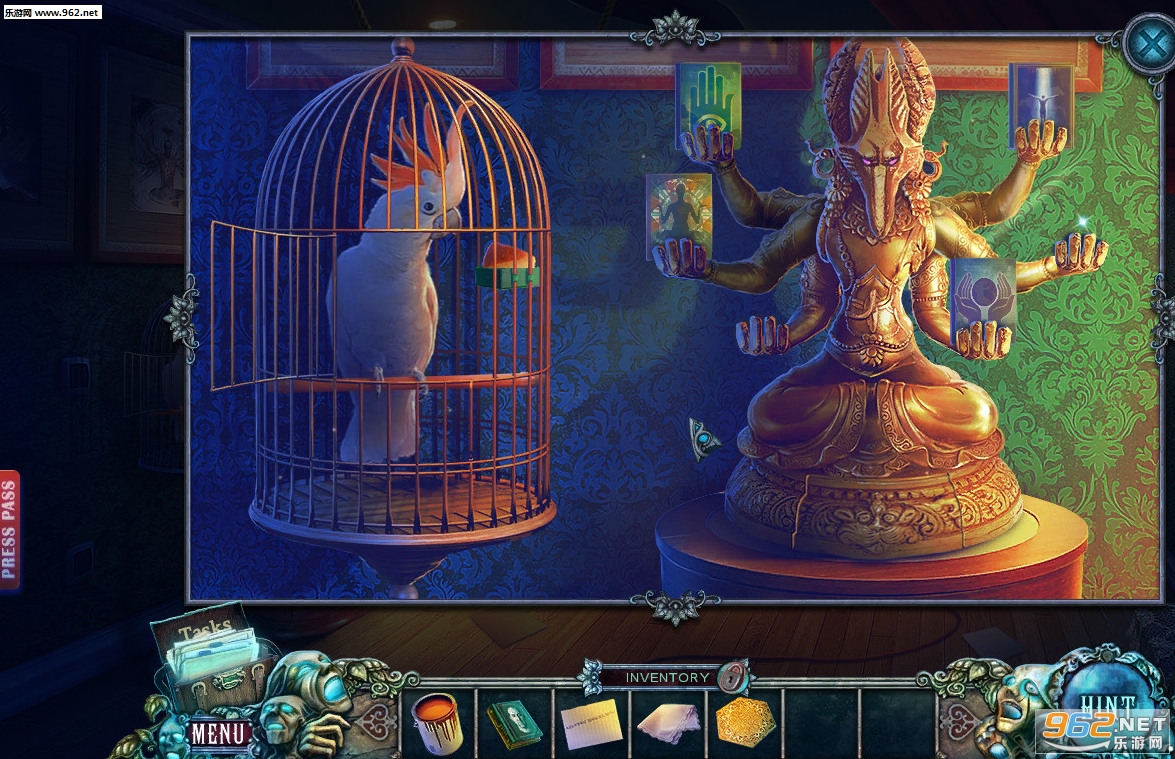
Task: Close the zoomed scene window
Action: [x=1146, y=41]
